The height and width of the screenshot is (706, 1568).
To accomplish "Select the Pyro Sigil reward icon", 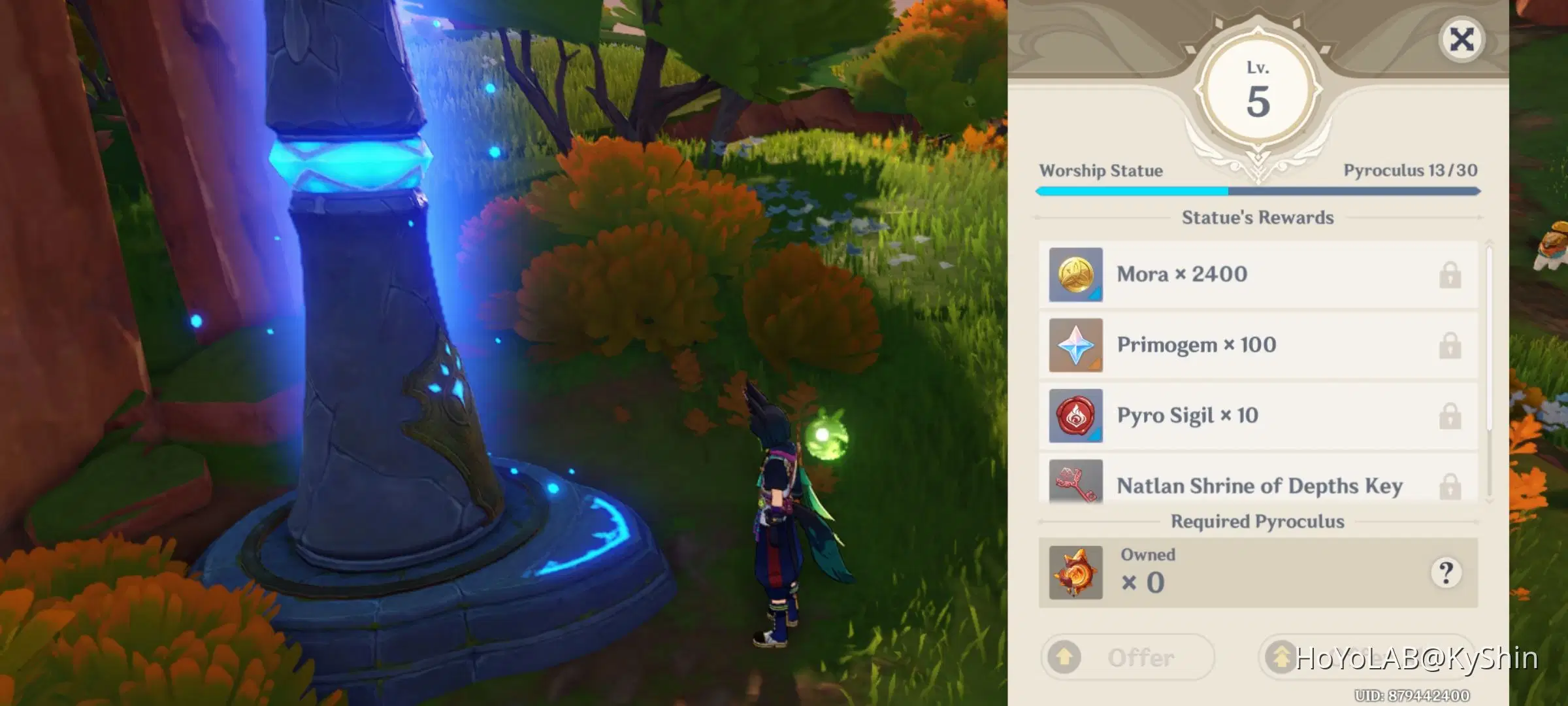I will coord(1075,416).
